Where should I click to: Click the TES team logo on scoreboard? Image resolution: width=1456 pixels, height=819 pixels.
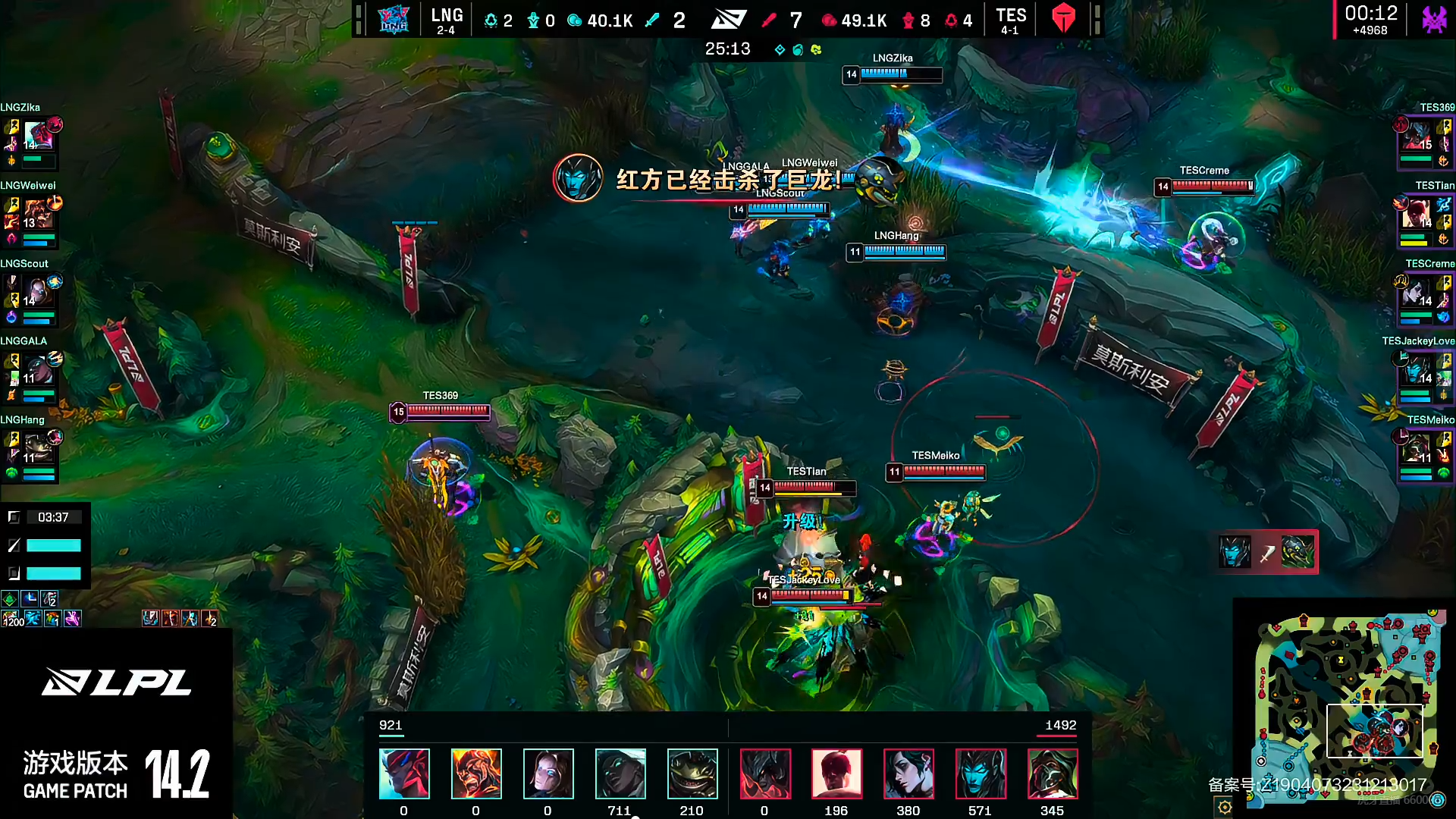(1063, 19)
